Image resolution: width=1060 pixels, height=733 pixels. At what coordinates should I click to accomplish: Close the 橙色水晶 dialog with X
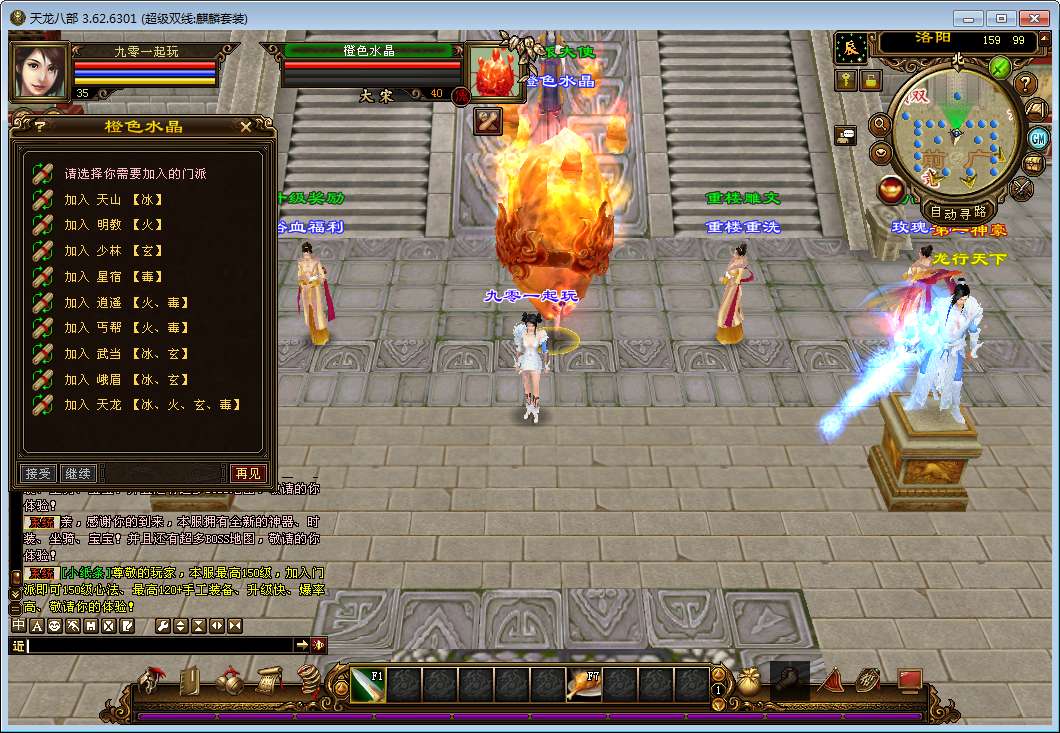tap(246, 127)
